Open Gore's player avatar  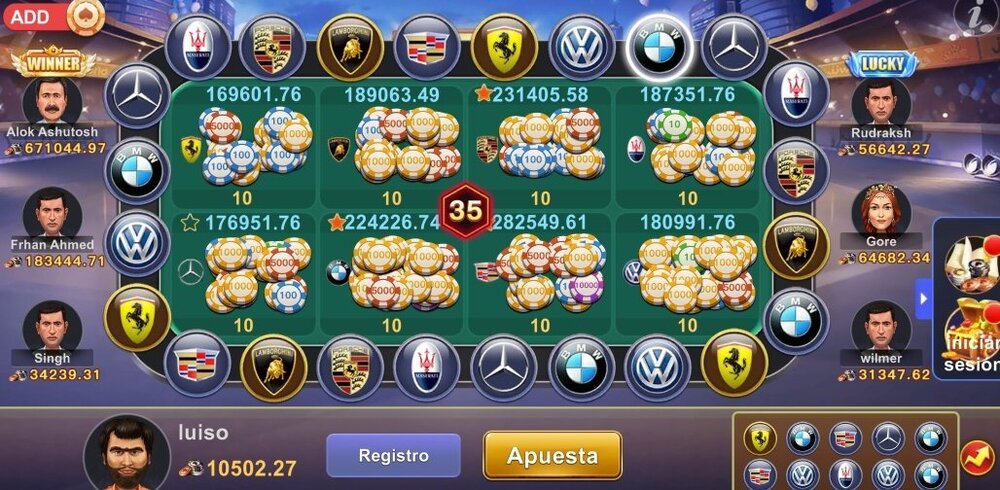pos(881,212)
